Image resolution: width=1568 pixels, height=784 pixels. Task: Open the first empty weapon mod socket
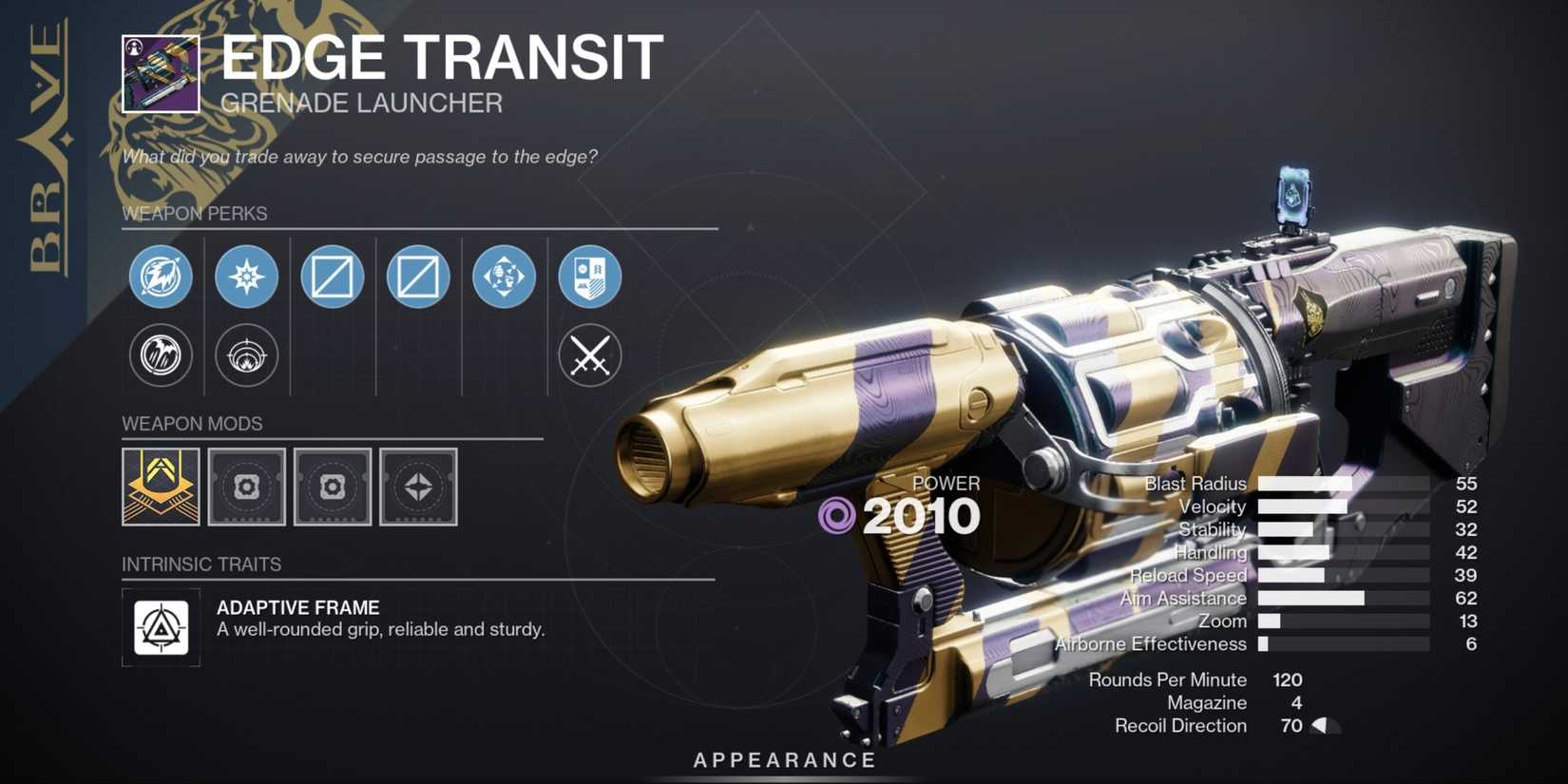pyautogui.click(x=246, y=488)
